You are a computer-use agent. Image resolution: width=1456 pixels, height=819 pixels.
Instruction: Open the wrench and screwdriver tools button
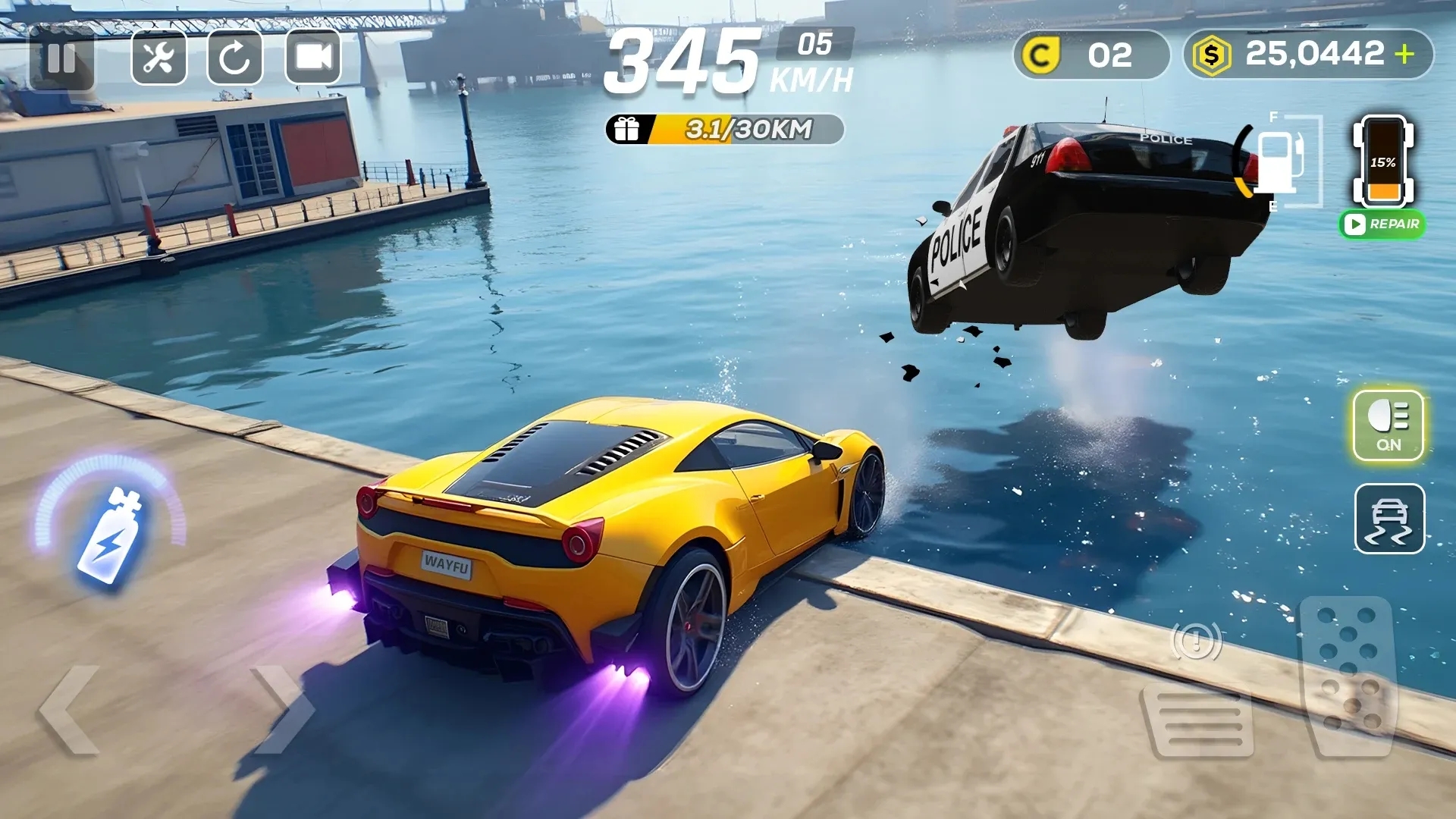[159, 58]
